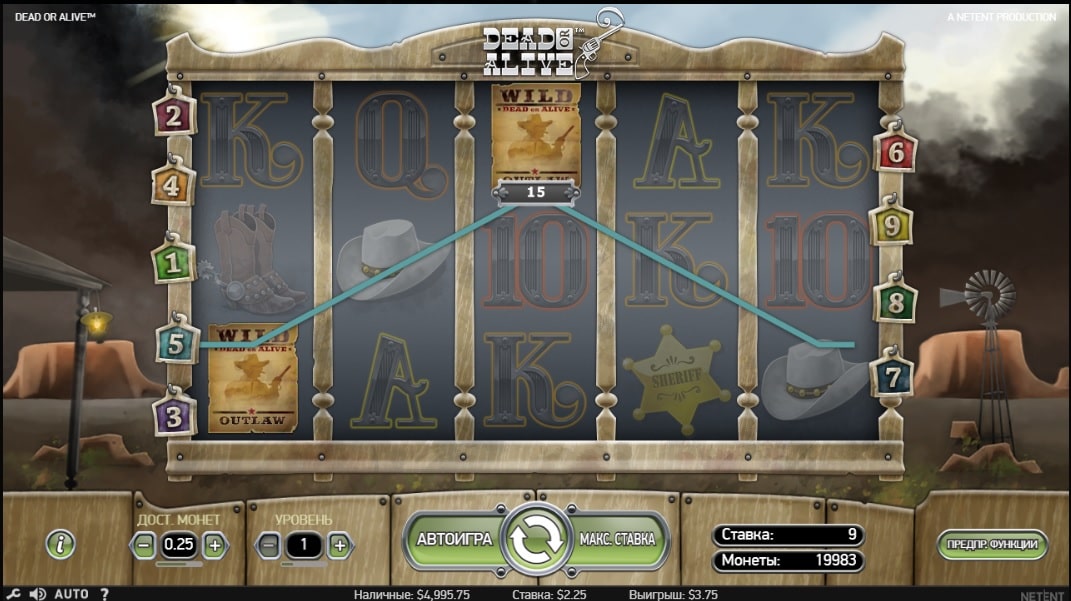Increase the coin value with plus

(214, 545)
